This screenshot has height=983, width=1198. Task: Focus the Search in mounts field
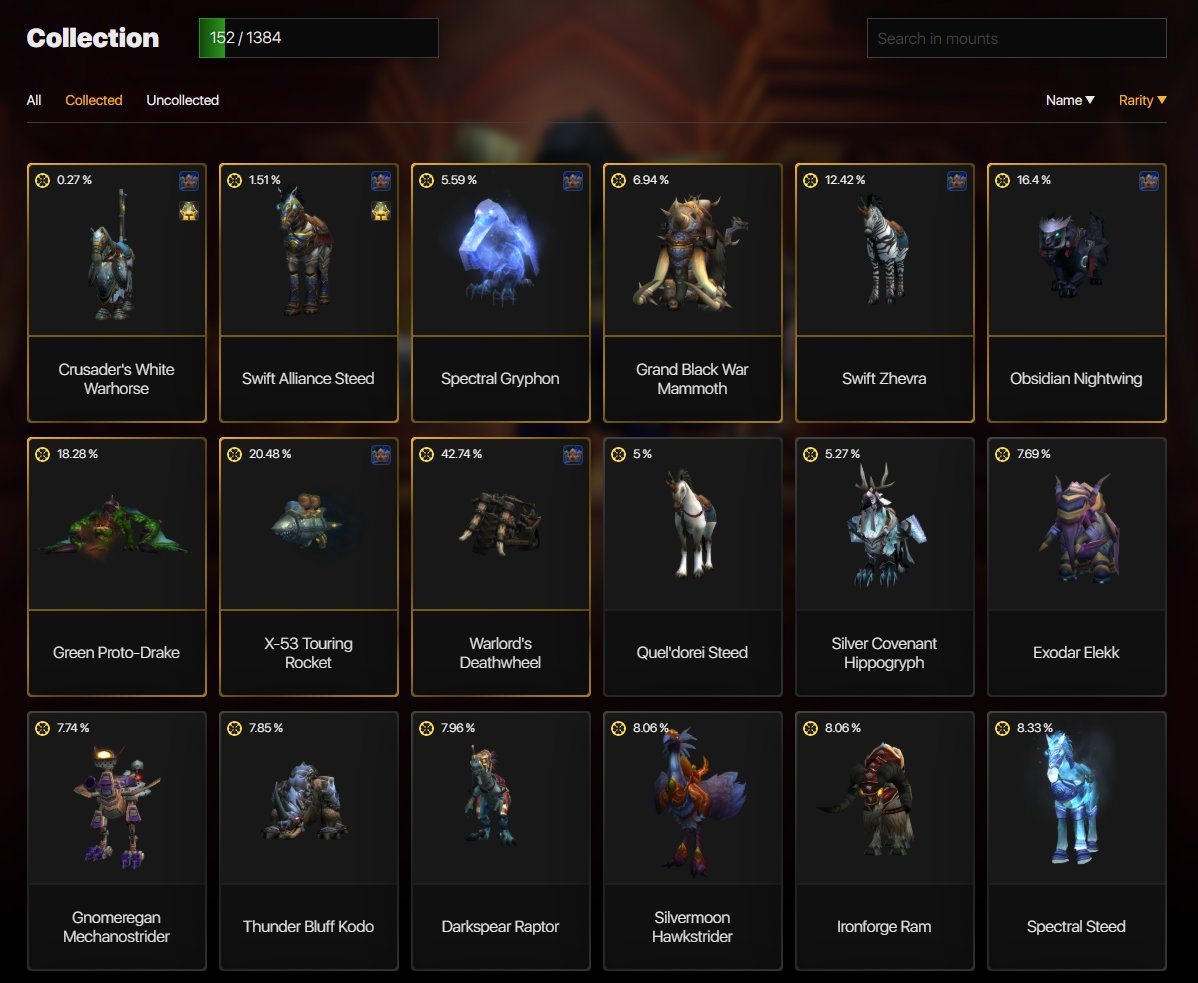(1016, 39)
